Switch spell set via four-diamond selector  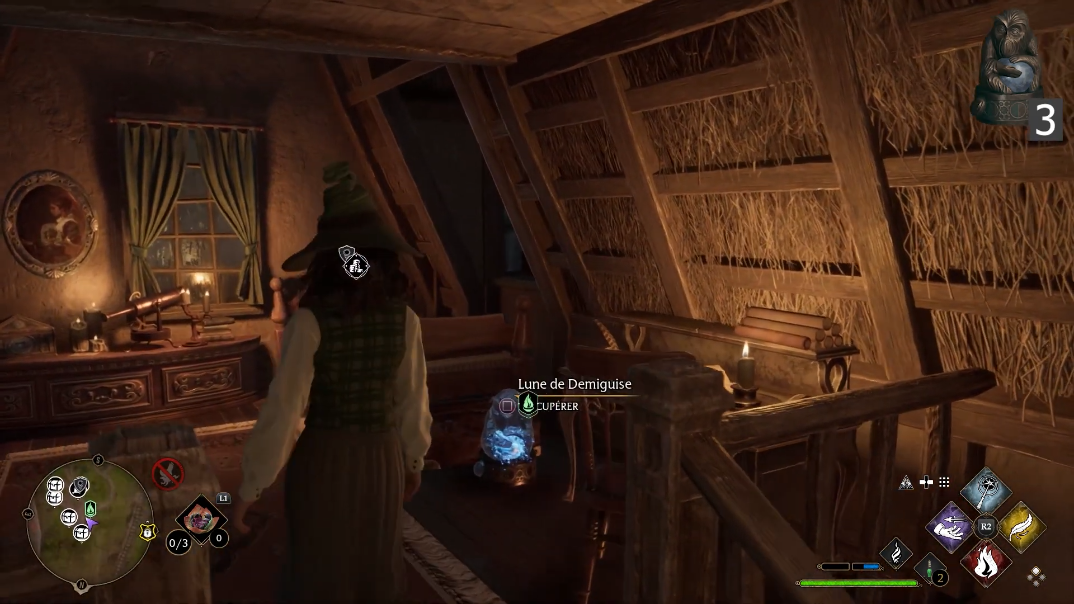[1037, 576]
